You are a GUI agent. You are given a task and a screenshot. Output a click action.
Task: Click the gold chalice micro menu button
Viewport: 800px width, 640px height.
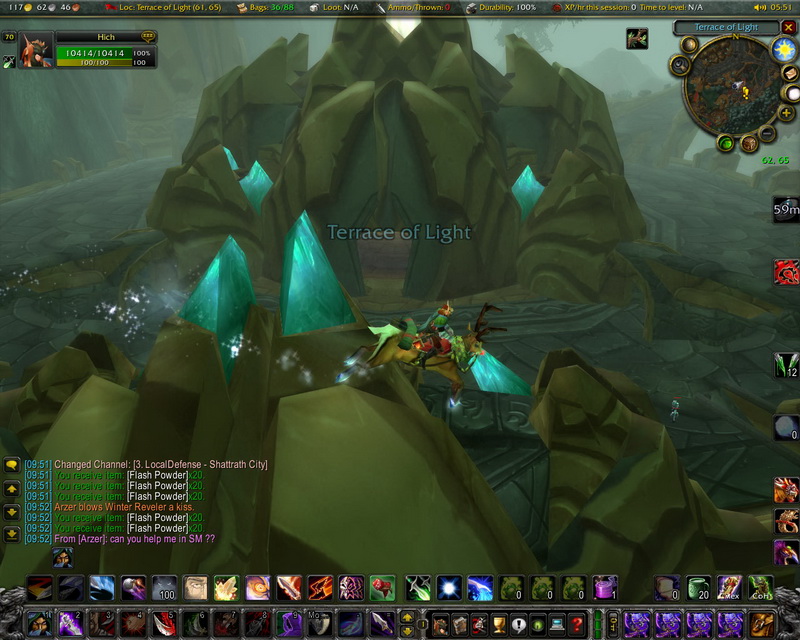click(499, 624)
